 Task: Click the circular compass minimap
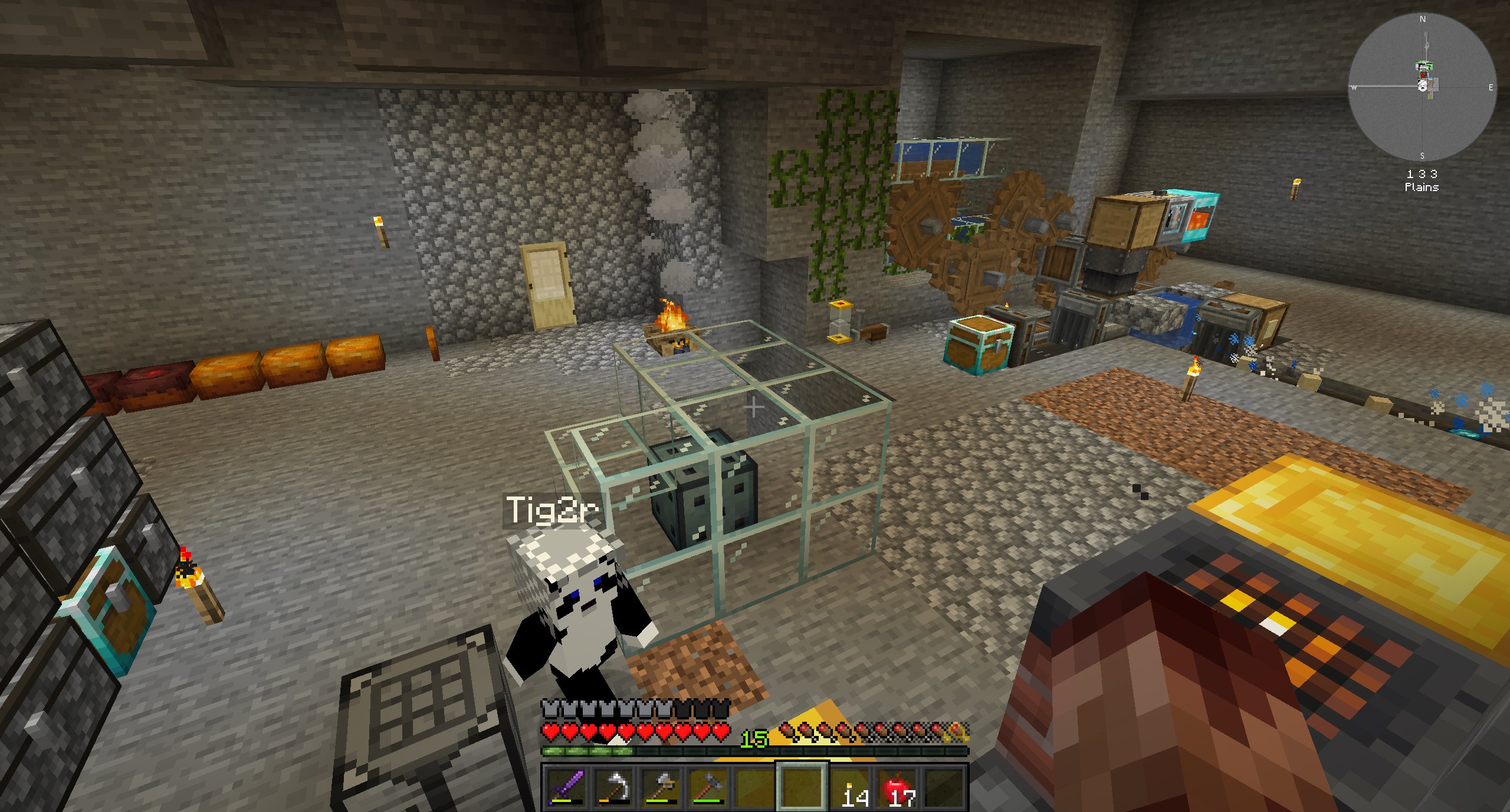tap(1422, 87)
